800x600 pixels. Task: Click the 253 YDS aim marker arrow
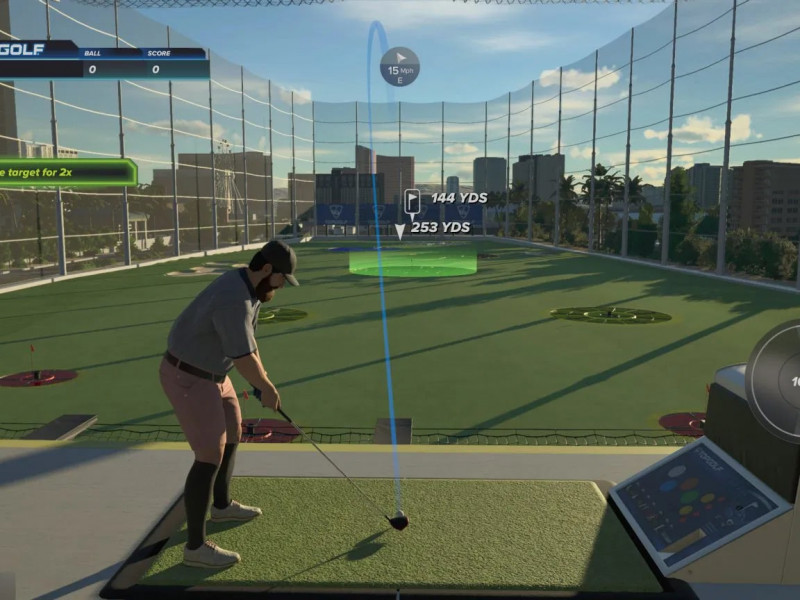(x=400, y=231)
